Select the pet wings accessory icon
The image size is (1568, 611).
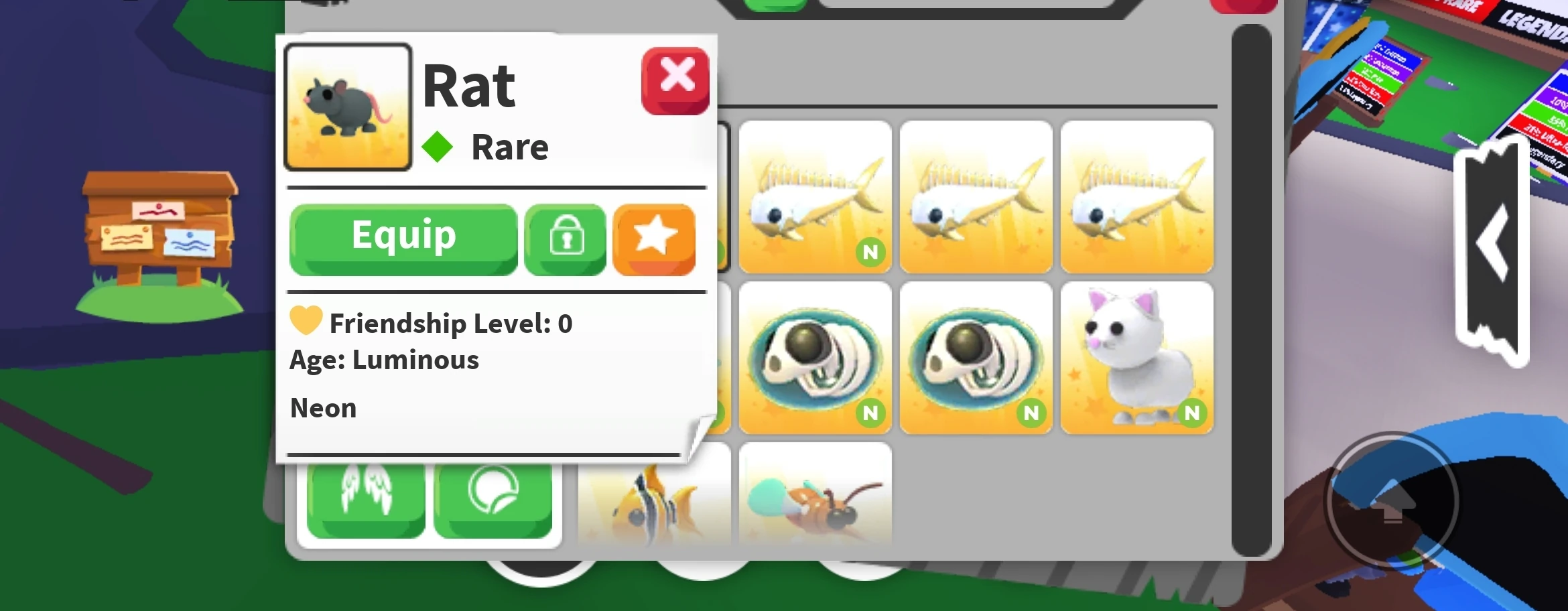[x=367, y=497]
